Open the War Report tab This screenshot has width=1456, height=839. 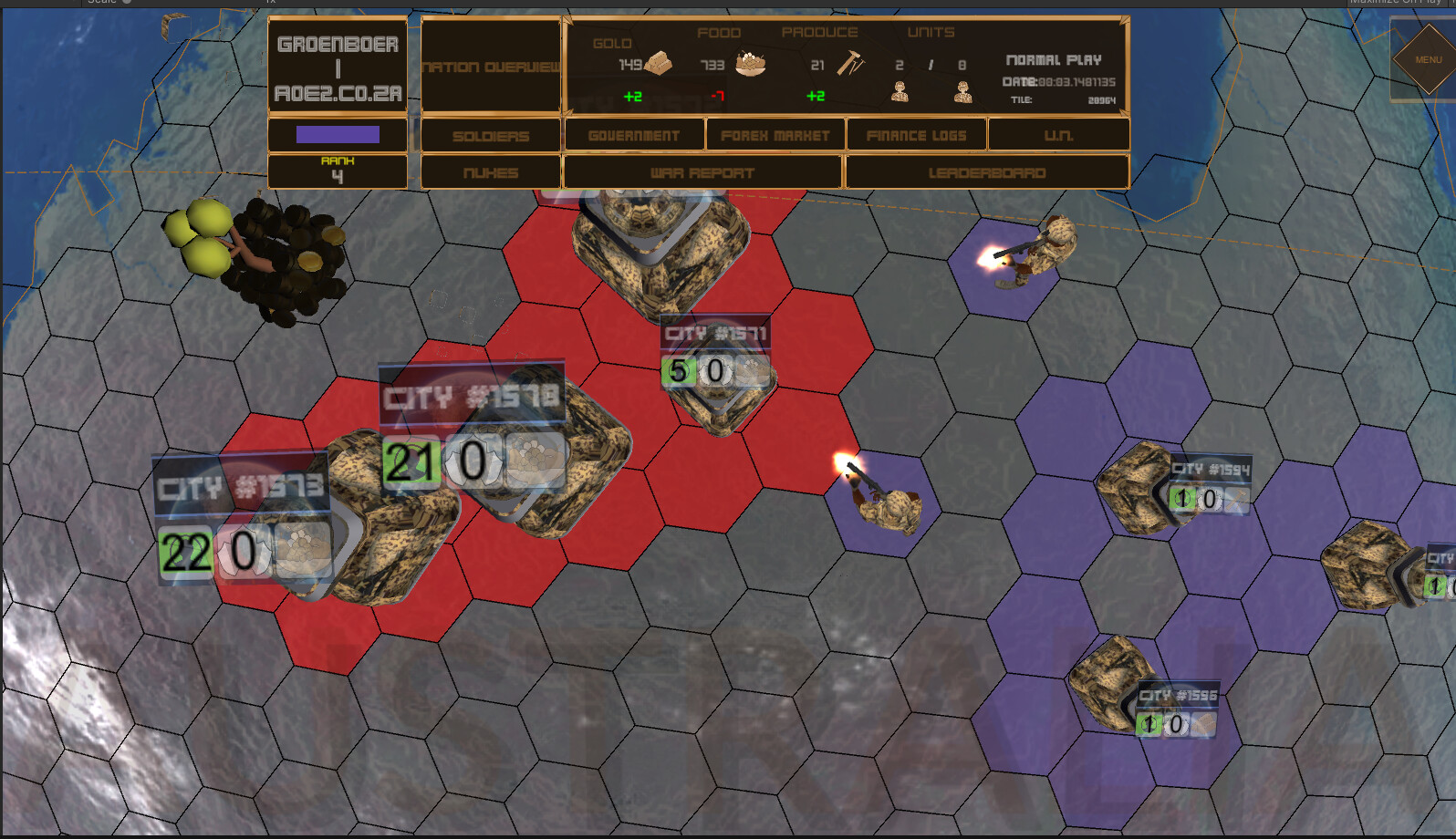(702, 172)
